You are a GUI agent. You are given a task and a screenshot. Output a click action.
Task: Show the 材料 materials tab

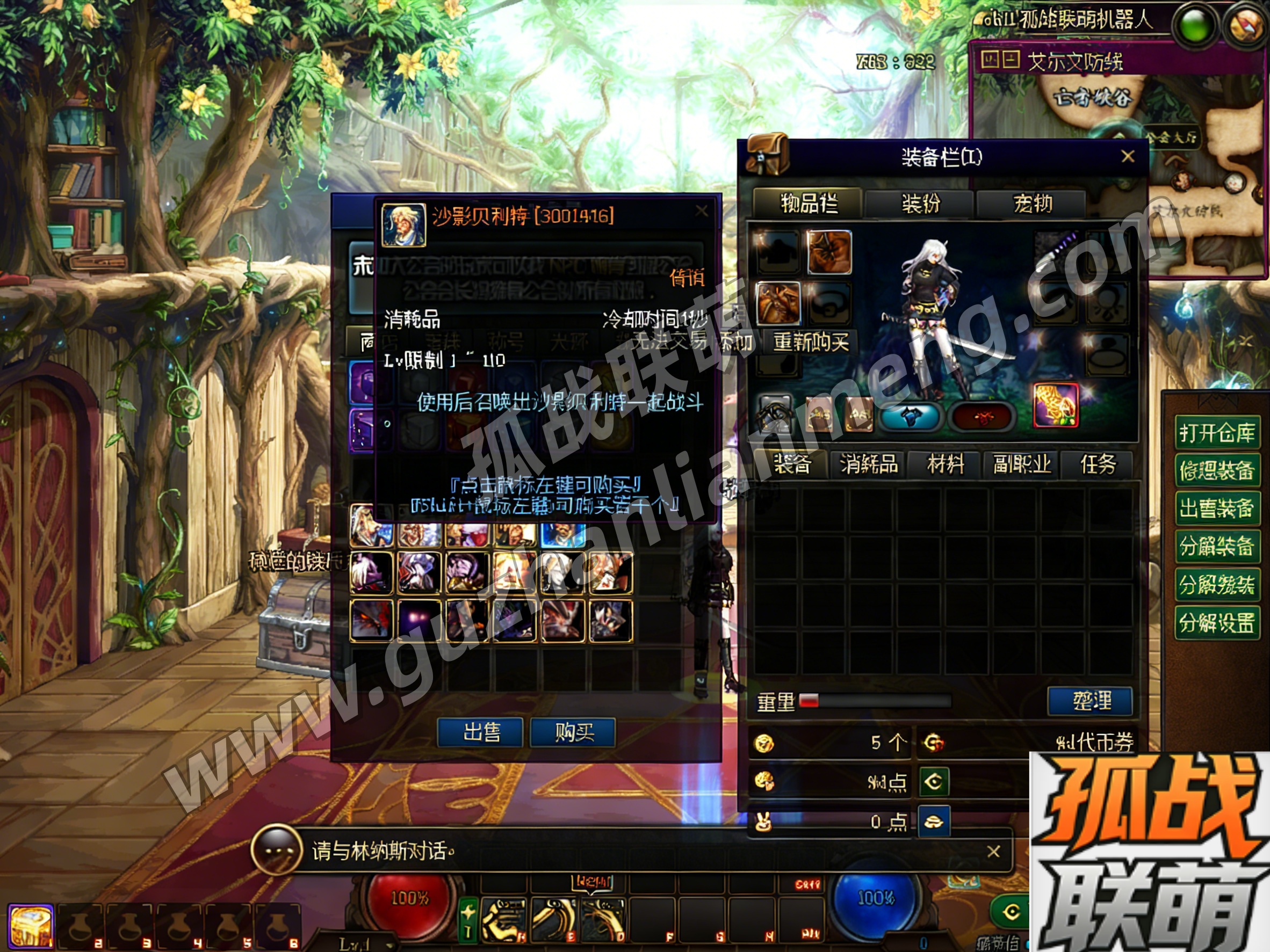pos(945,464)
